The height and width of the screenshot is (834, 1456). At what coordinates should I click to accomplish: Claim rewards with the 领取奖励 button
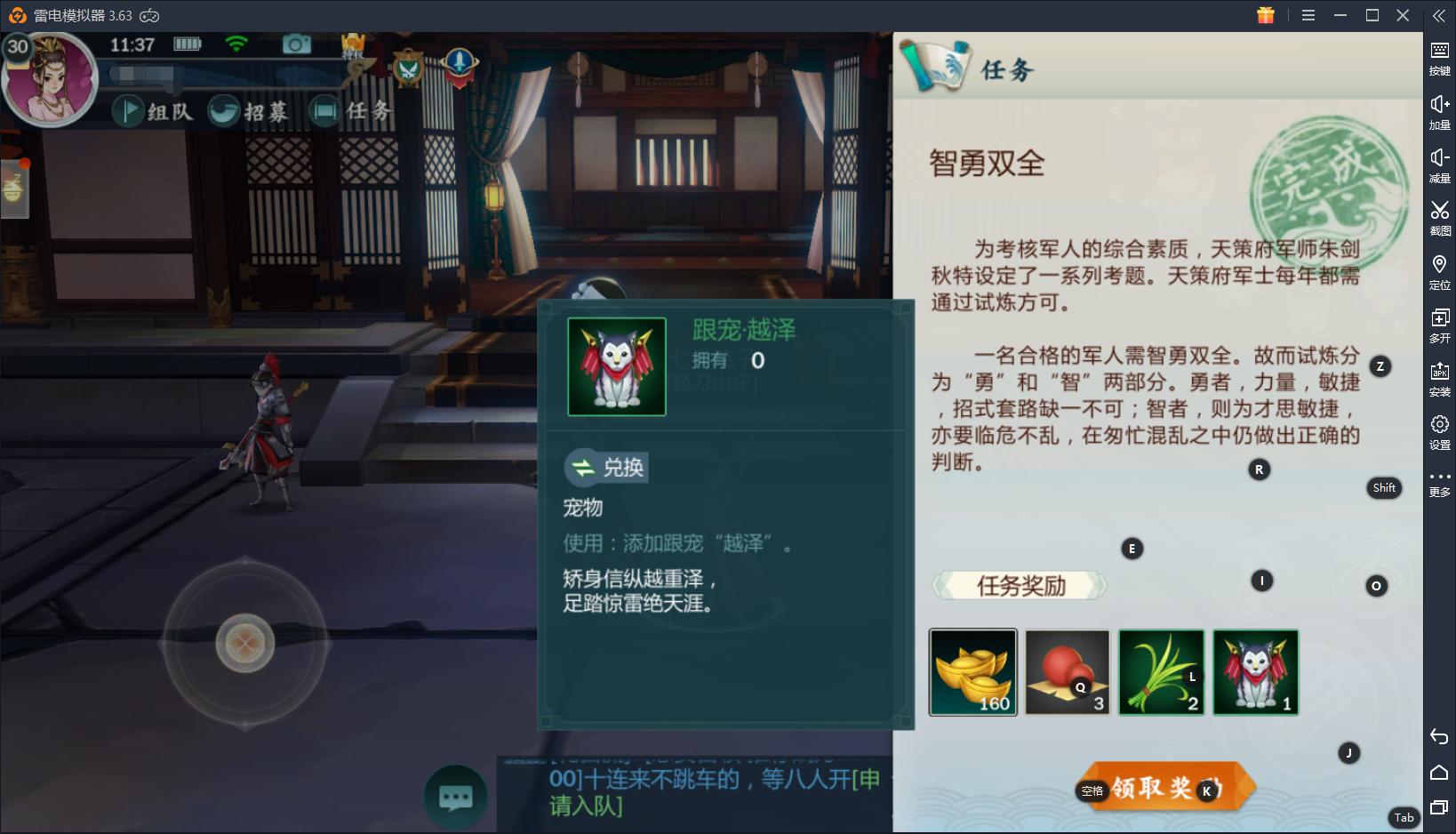pyautogui.click(x=1166, y=785)
